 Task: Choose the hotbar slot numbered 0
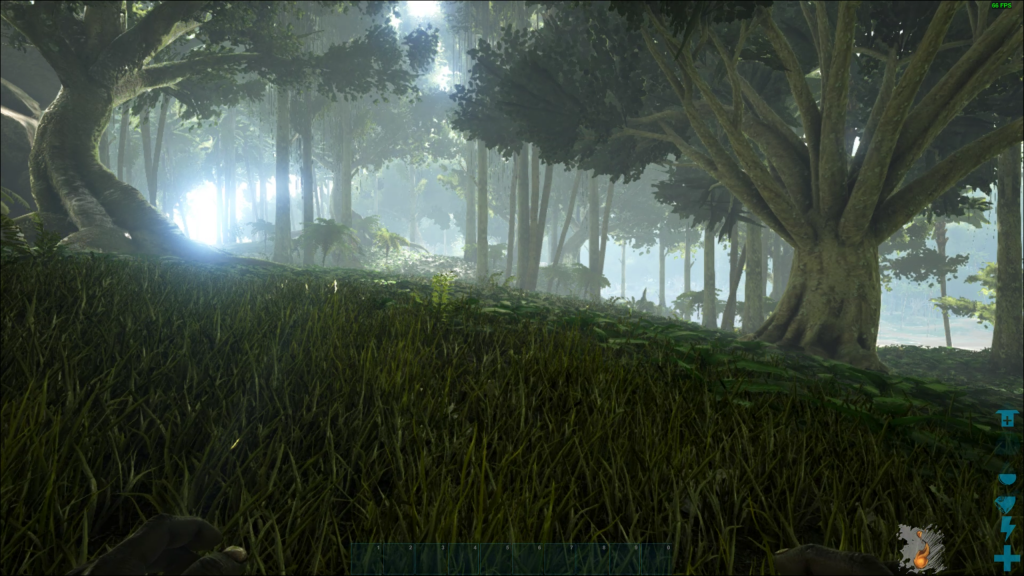pos(655,559)
